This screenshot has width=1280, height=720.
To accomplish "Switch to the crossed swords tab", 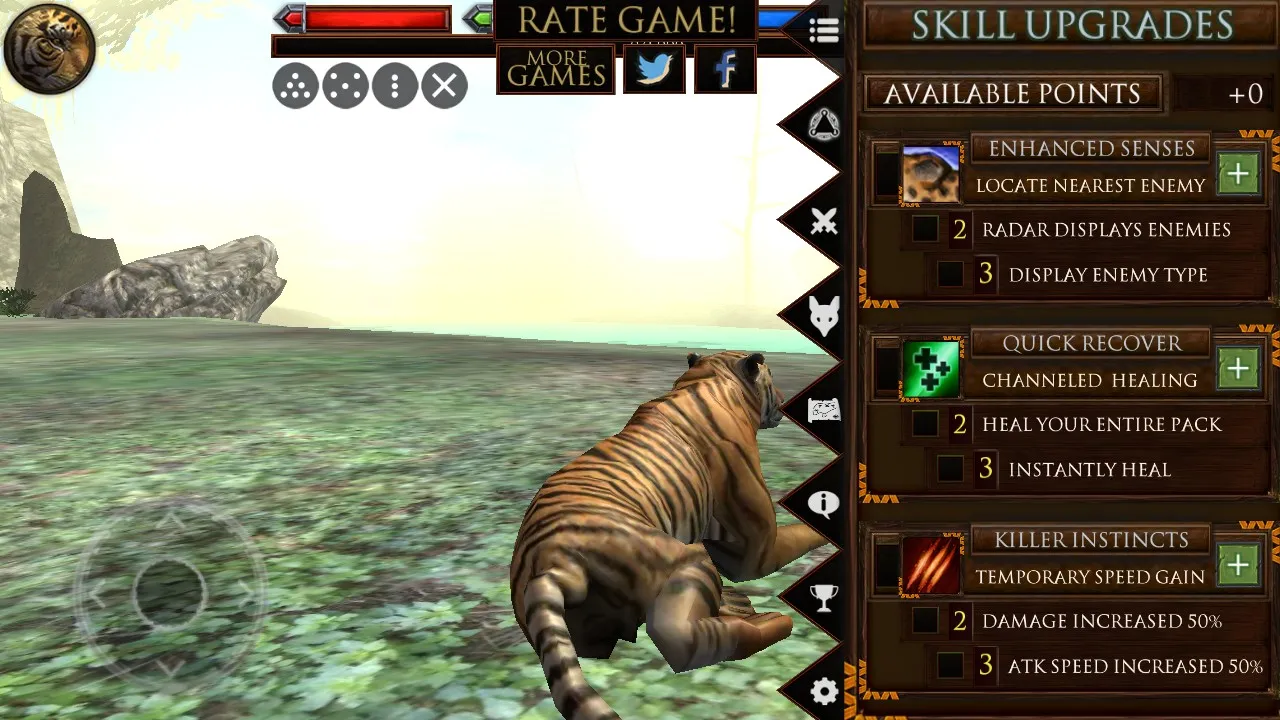I will point(823,222).
